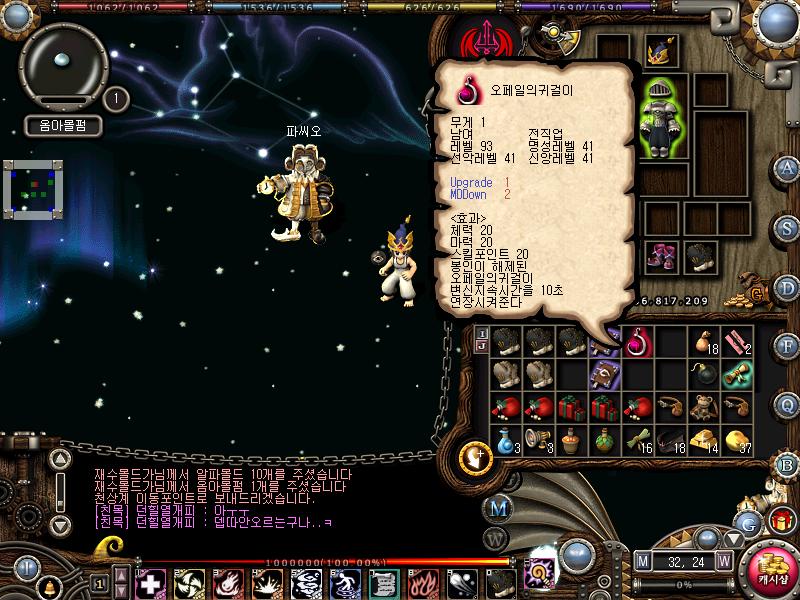Select the pink earring in the inventory
Screen dimensions: 800x600
pos(636,343)
